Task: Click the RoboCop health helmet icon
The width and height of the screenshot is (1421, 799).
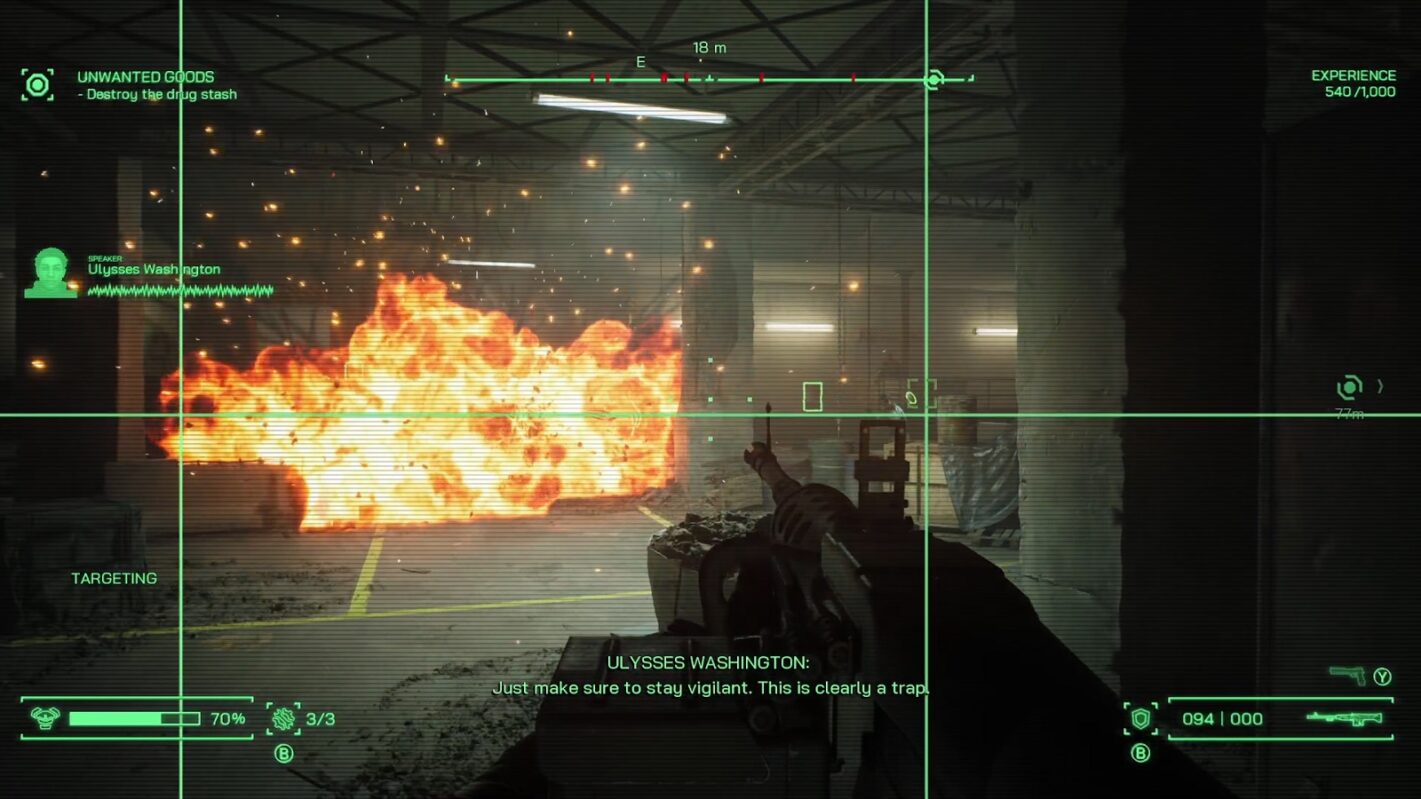Action: click(45, 718)
